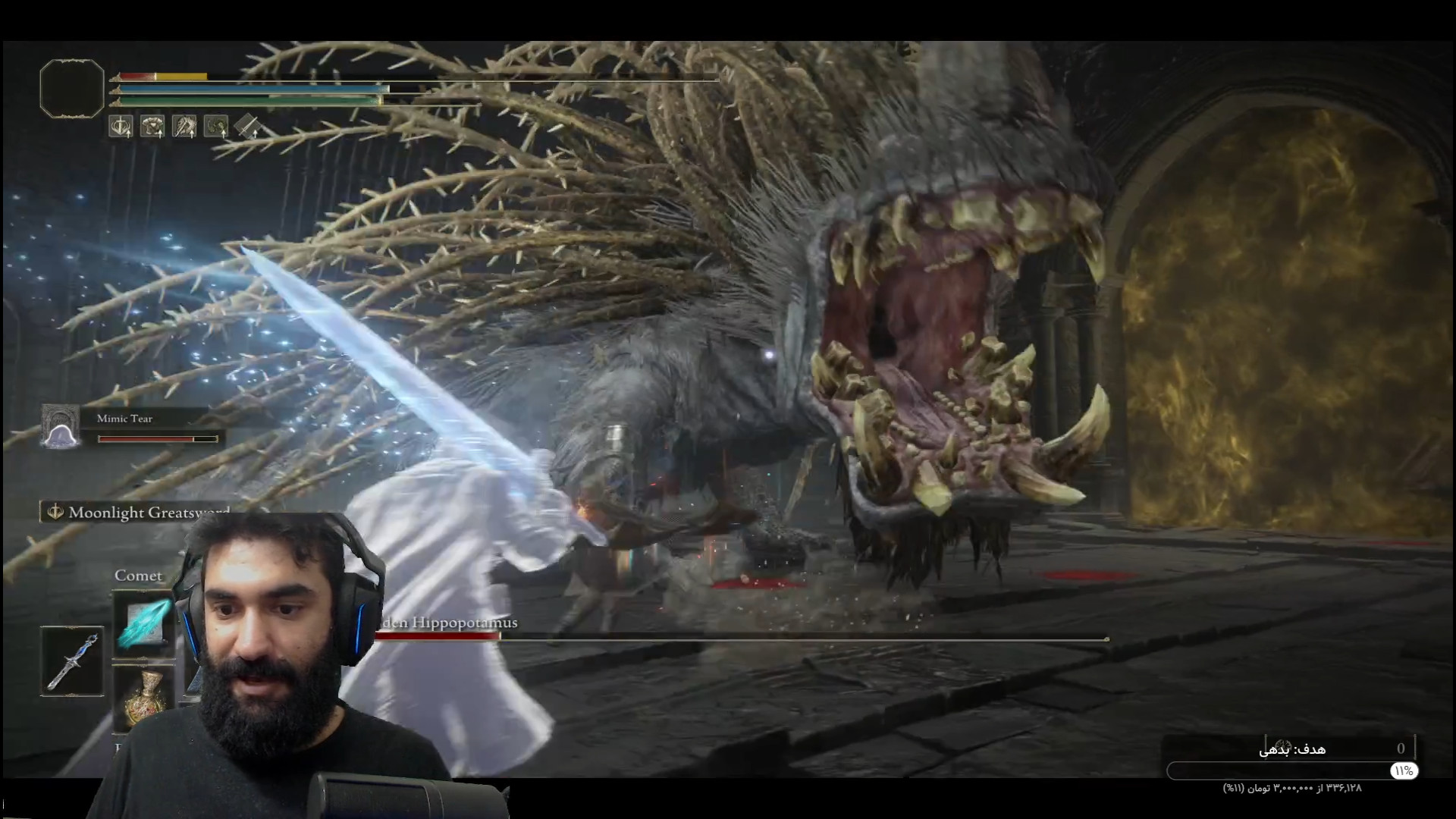Click the winged blade buff icon

tap(184, 126)
